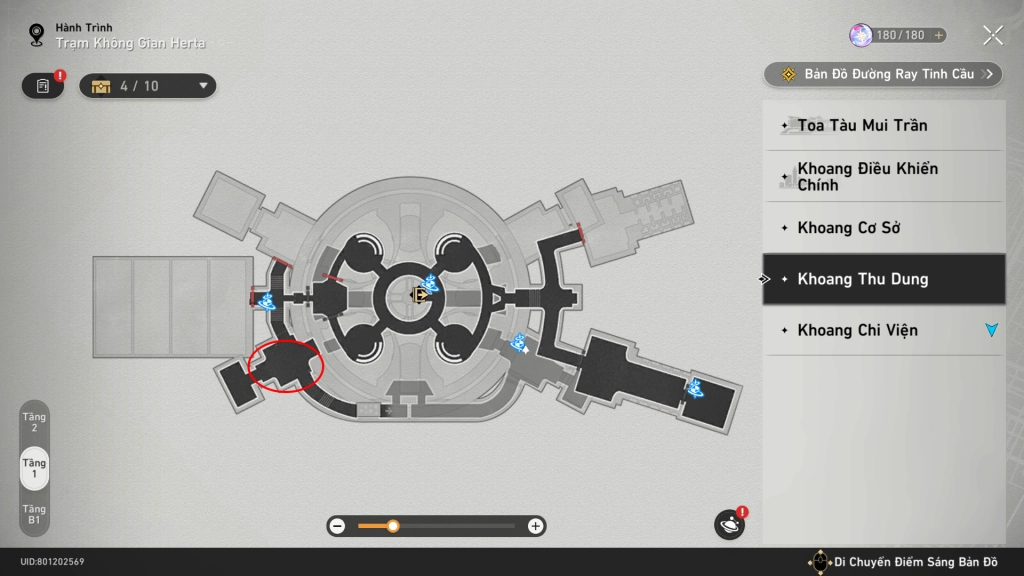Select the golden marker at map center
1024x576 pixels.
coord(421,294)
